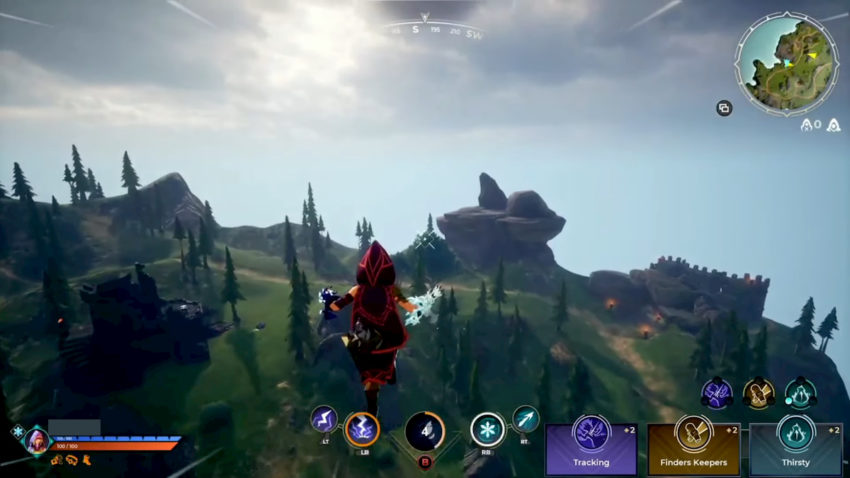Activate the left-hand lightning bolt spell
This screenshot has height=478, width=850.
[x=323, y=419]
